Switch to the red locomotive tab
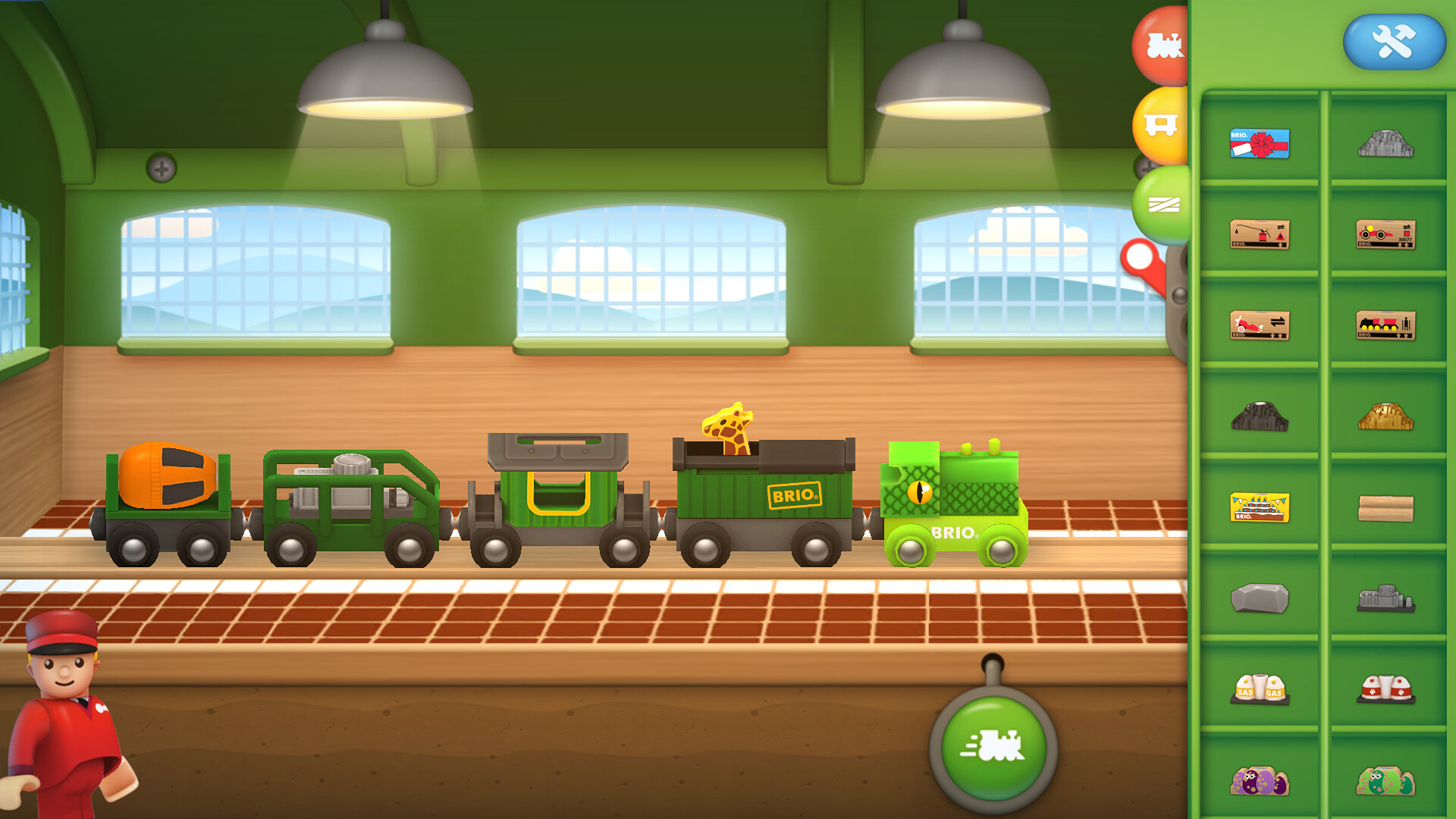Viewport: 1456px width, 819px height. point(1162,45)
